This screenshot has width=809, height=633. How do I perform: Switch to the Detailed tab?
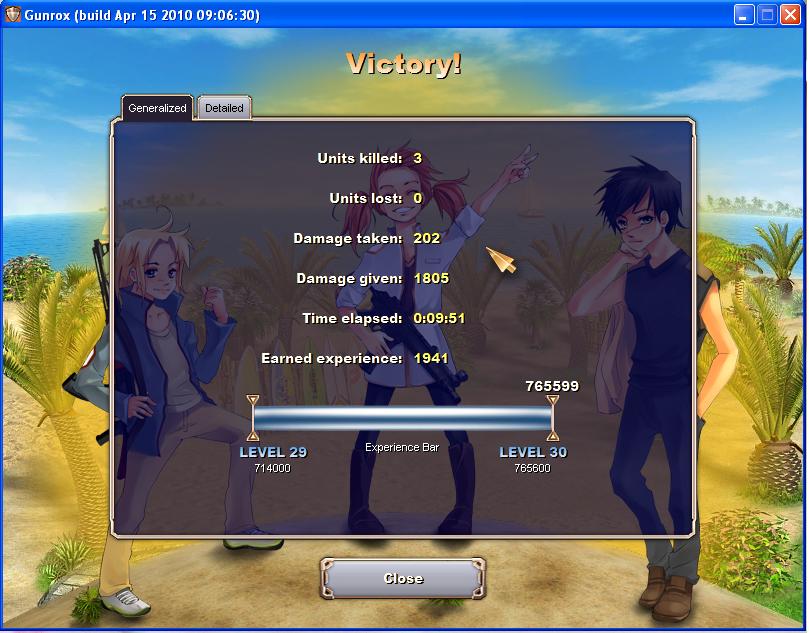pos(224,108)
